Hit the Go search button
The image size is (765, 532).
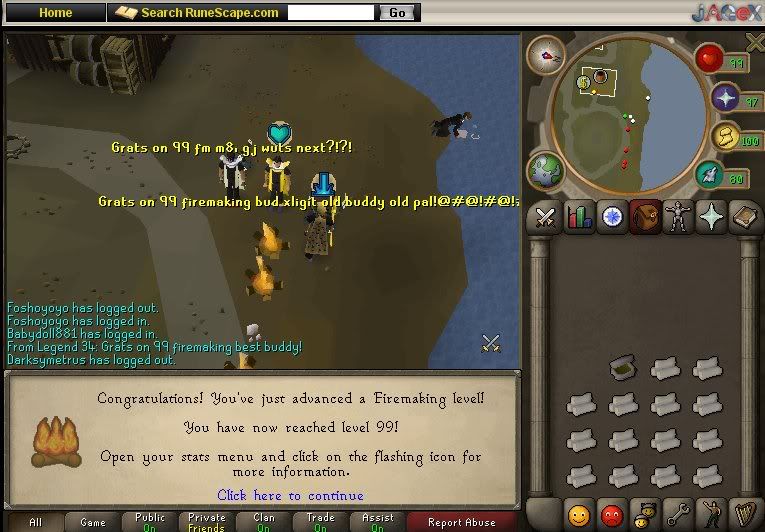[x=397, y=13]
